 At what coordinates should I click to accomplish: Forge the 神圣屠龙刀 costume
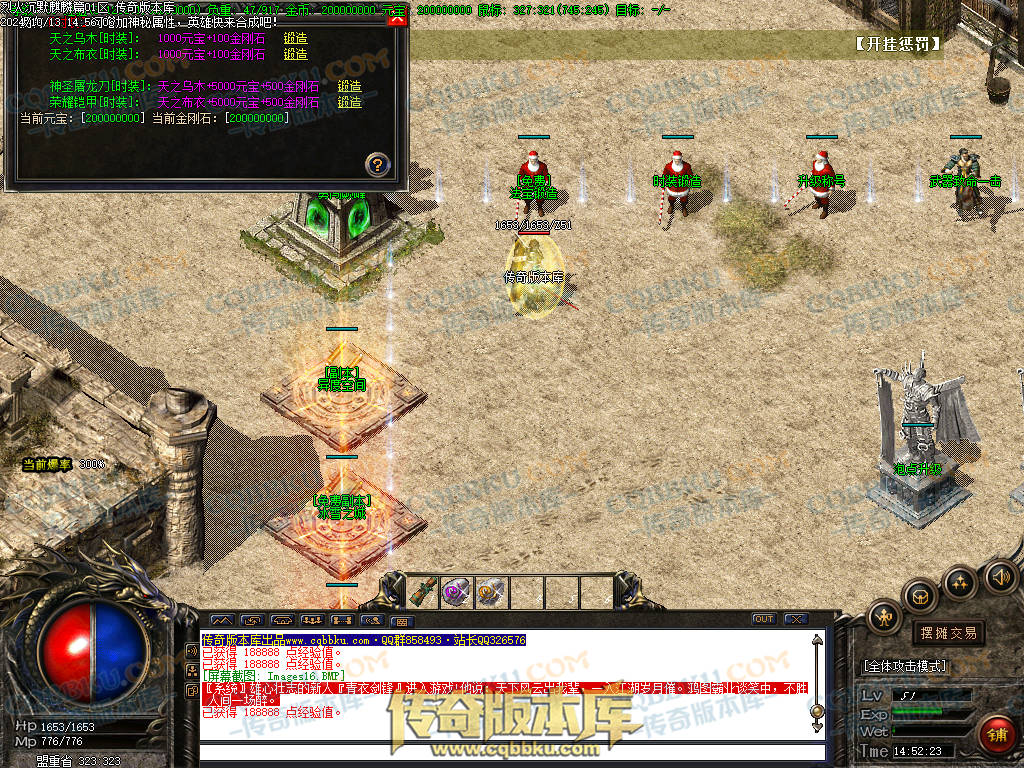tap(349, 86)
